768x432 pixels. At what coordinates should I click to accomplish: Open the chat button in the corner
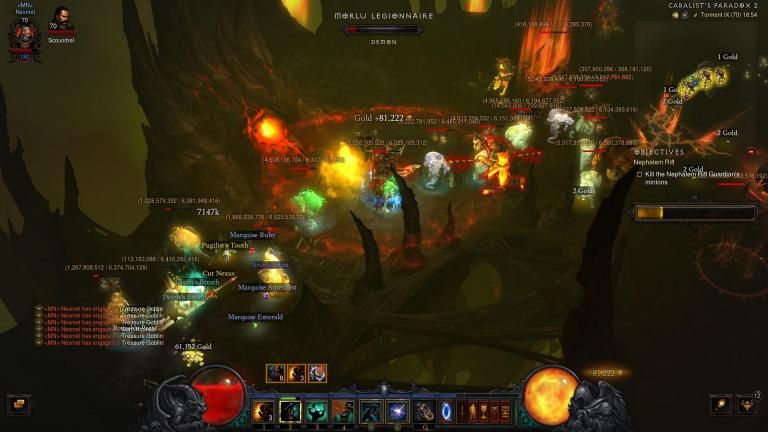(17, 405)
